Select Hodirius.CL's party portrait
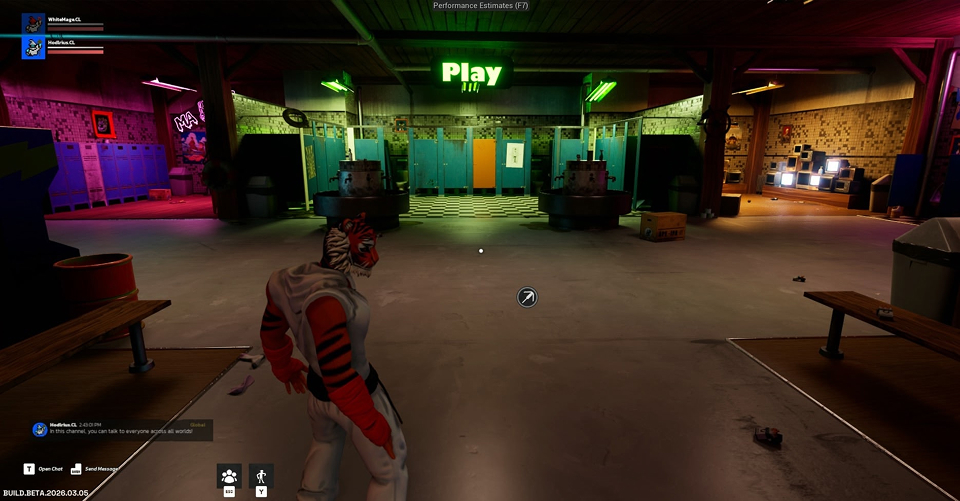This screenshot has width=960, height=501. point(33,47)
